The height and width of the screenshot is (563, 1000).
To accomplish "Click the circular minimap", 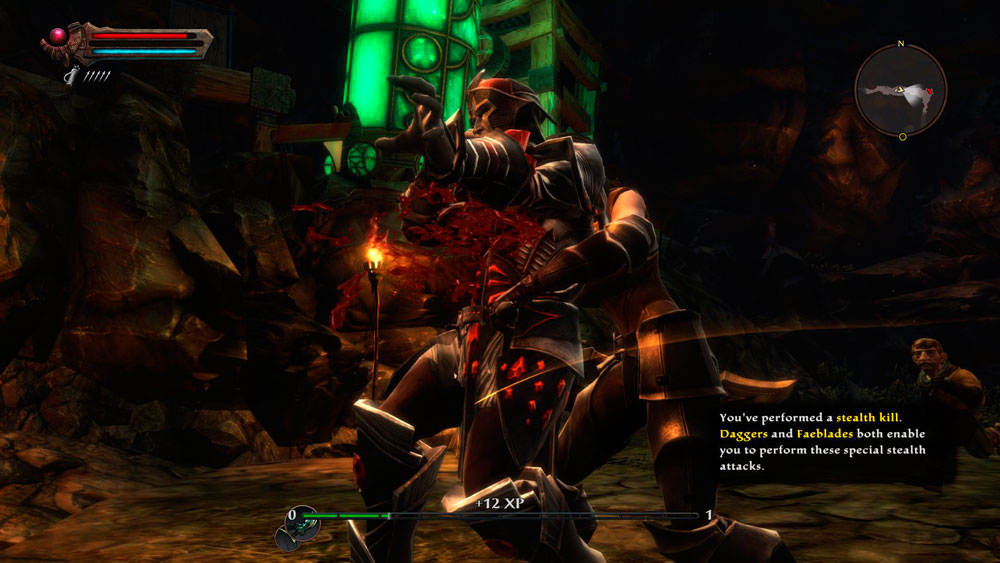I will click(901, 92).
